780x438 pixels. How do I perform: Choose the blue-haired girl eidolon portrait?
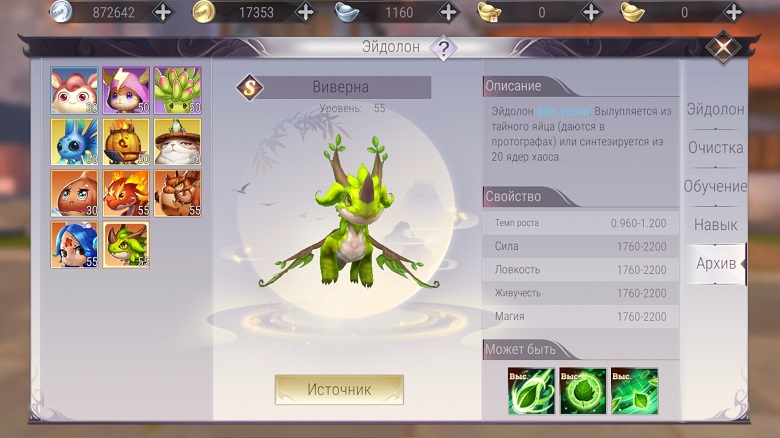75,245
